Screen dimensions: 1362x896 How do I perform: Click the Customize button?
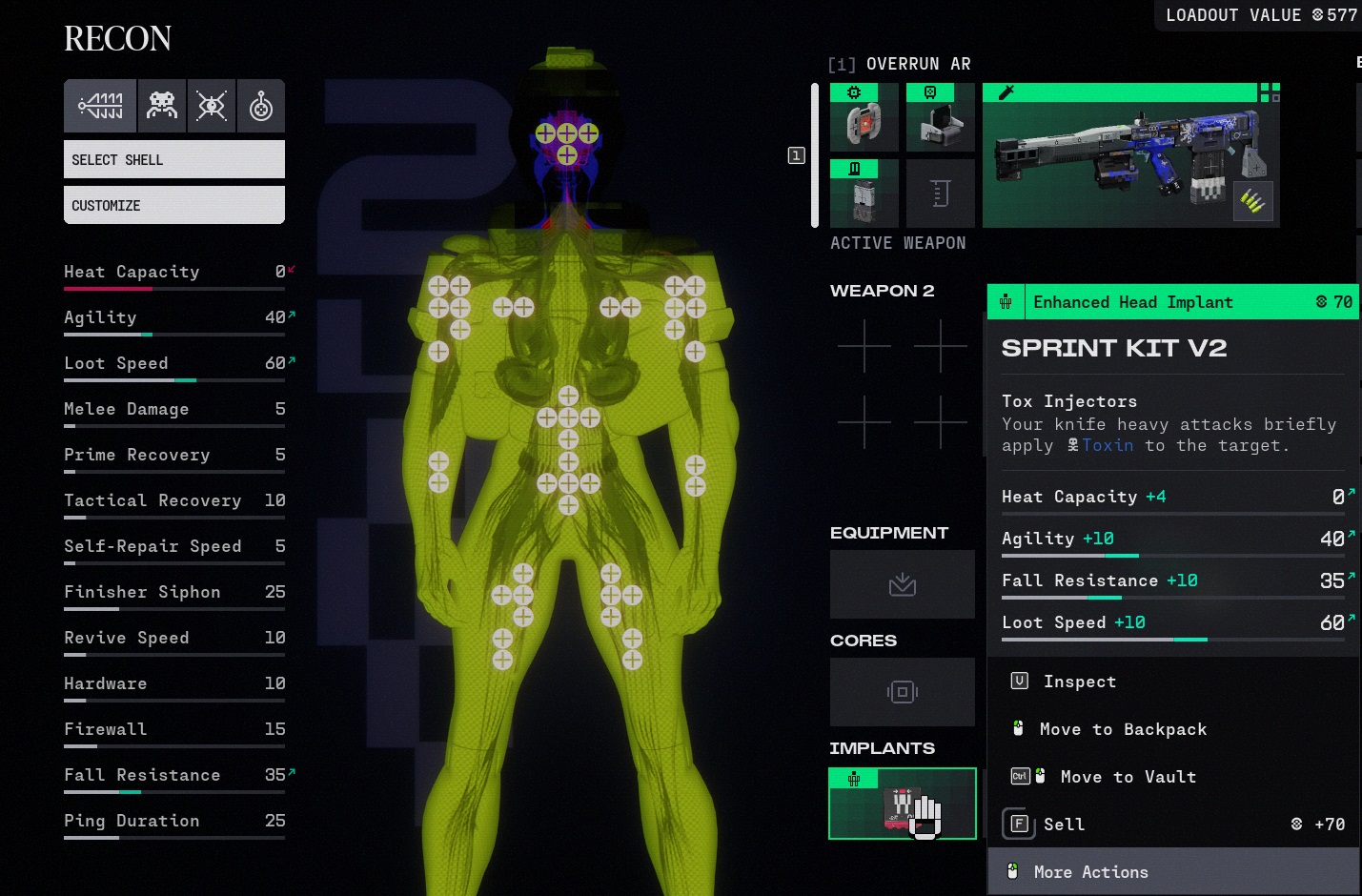[173, 205]
